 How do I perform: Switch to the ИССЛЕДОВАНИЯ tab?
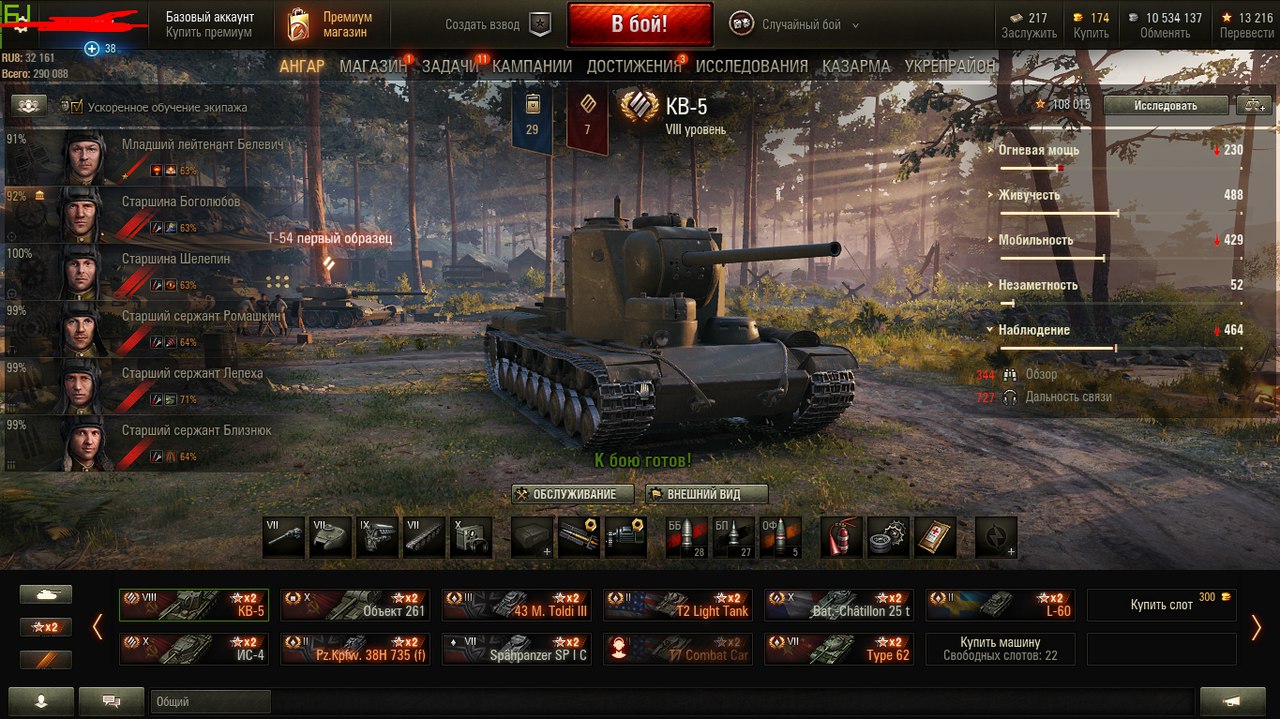751,66
